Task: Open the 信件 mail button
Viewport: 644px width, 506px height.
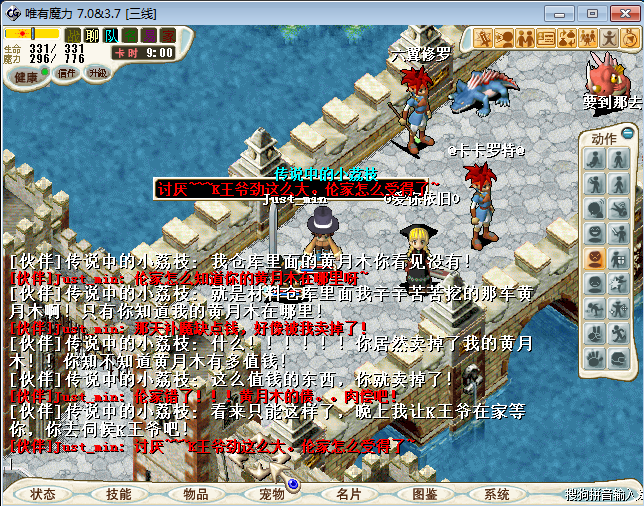Action: tap(67, 73)
